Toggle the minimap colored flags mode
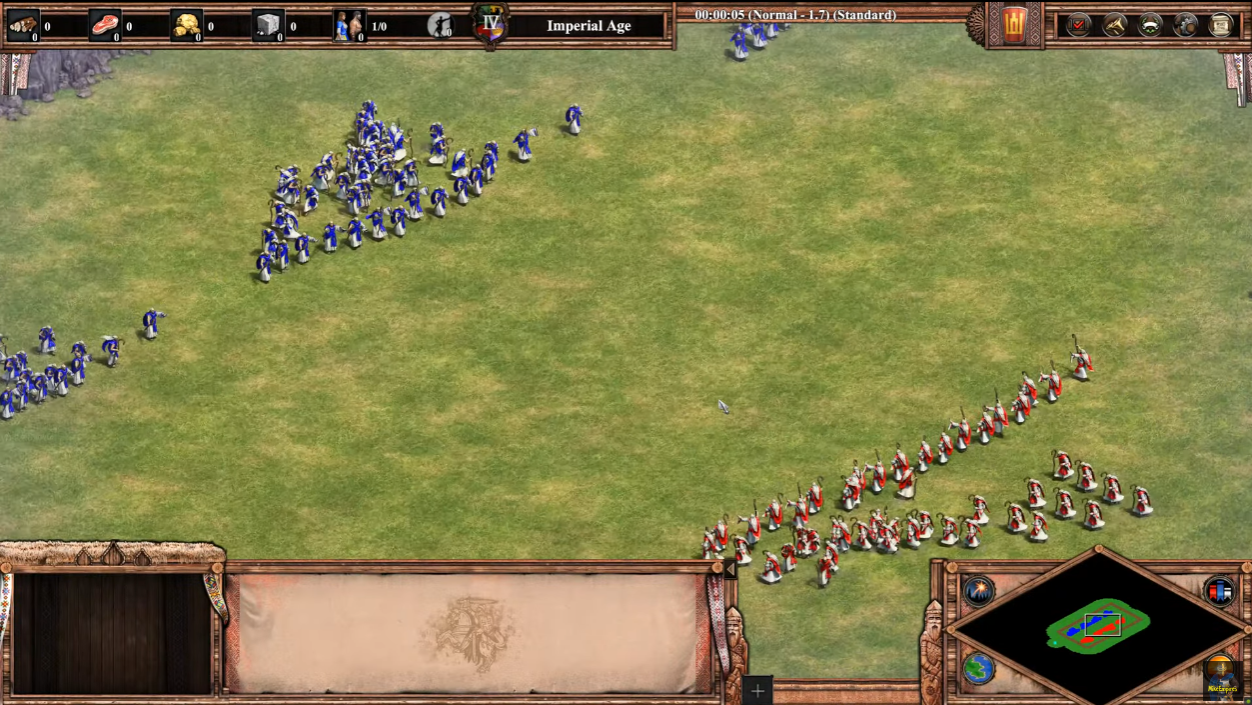The width and height of the screenshot is (1252, 705). tap(1219, 591)
